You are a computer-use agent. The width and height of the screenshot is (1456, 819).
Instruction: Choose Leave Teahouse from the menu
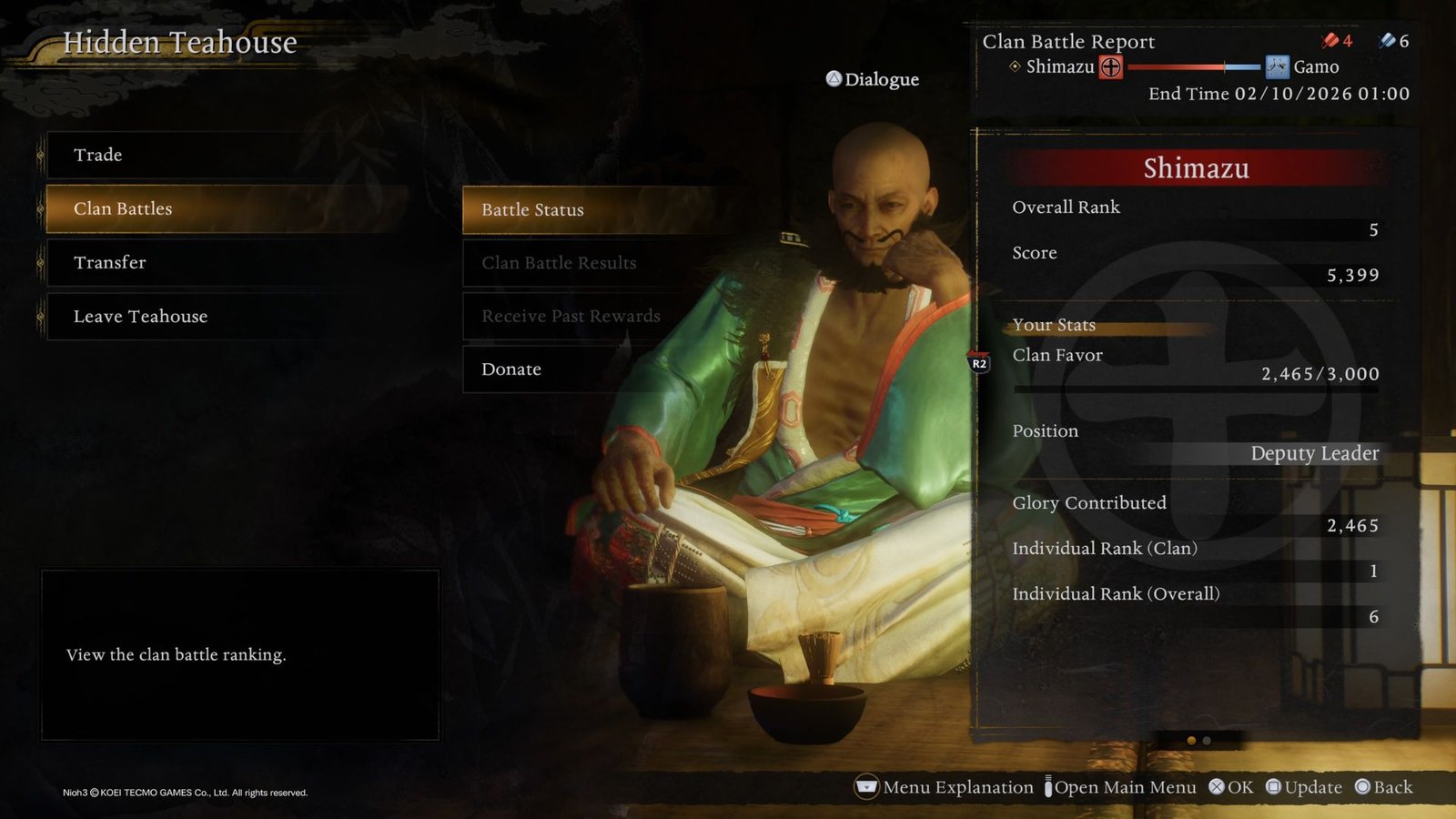(140, 317)
